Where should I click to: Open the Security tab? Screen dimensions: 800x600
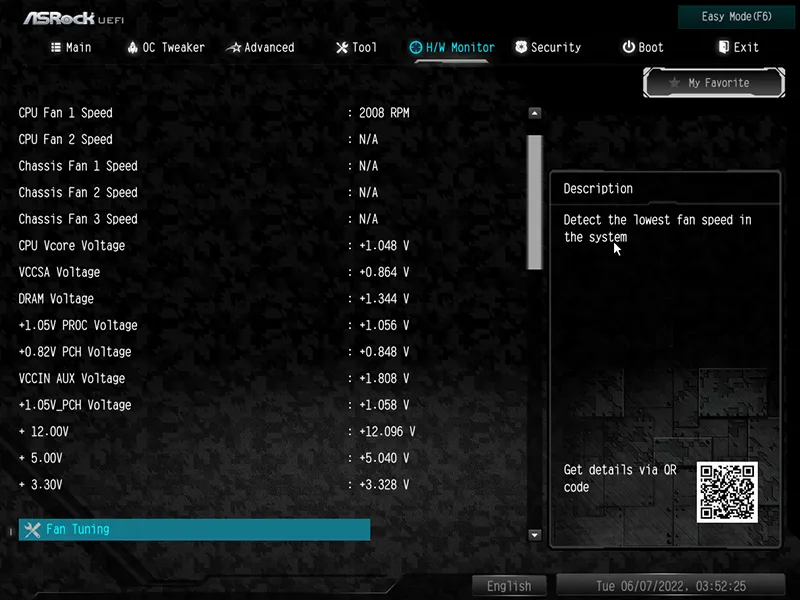(x=547, y=47)
